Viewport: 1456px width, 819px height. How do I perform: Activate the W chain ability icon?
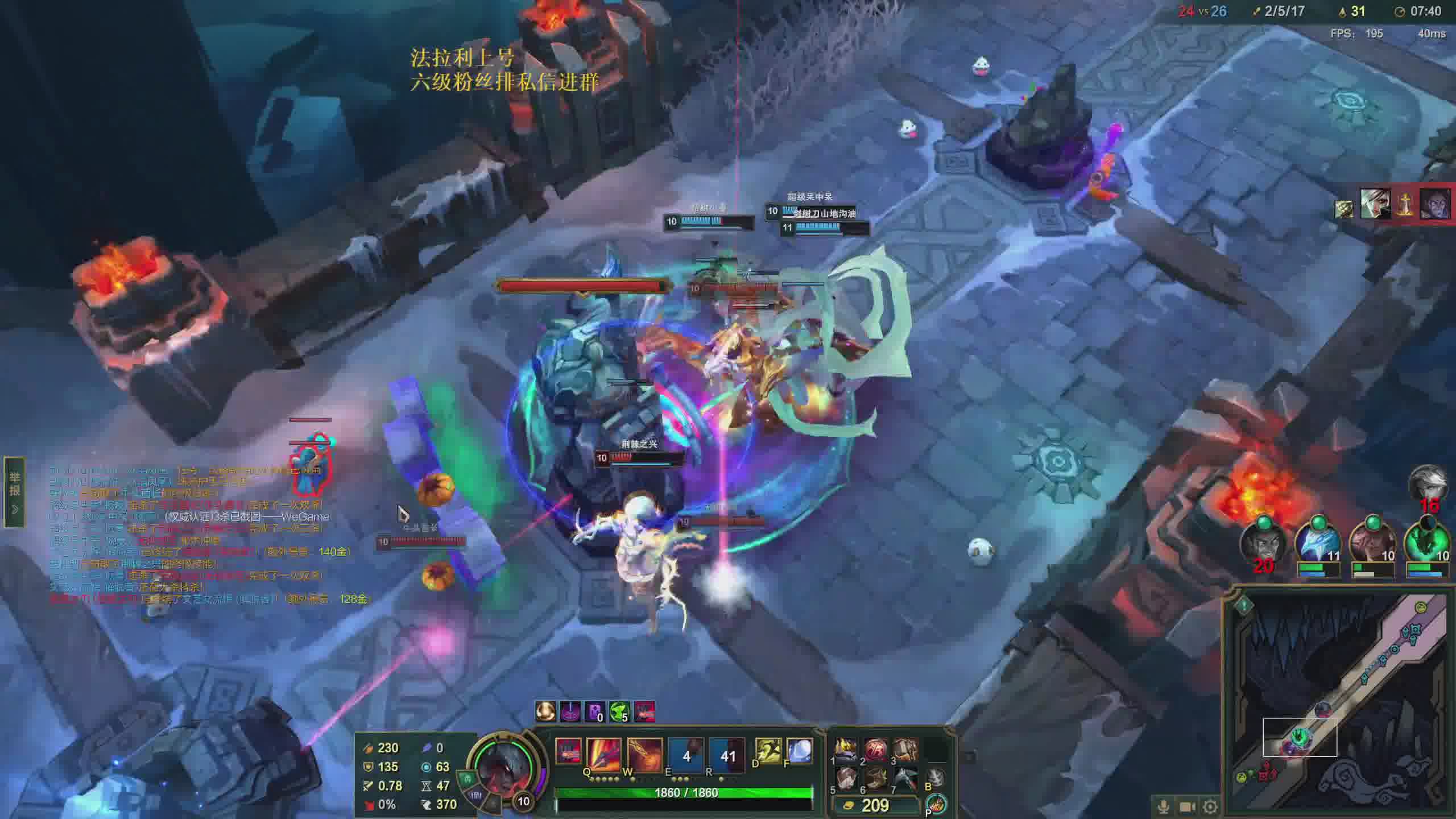[x=645, y=755]
